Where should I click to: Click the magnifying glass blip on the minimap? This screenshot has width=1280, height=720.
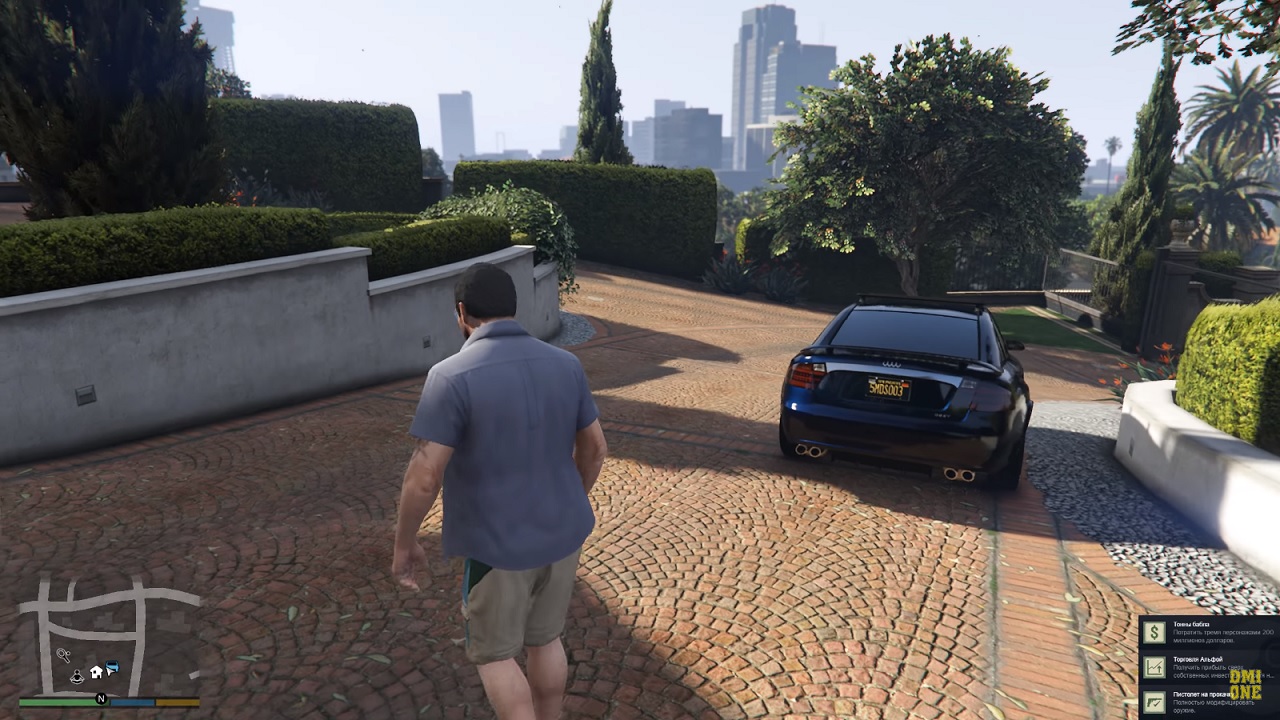[63, 653]
